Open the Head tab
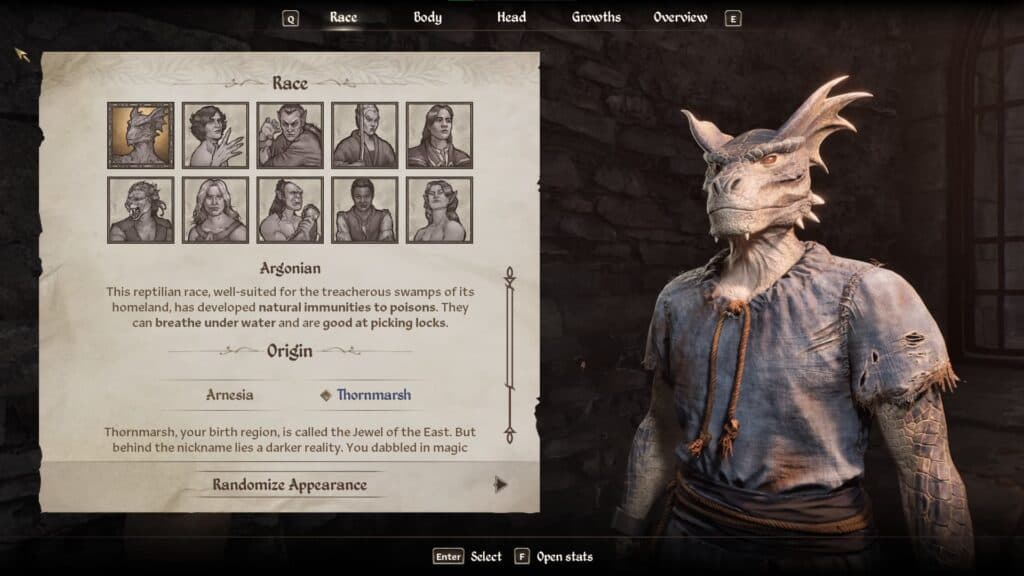This screenshot has height=576, width=1024. [512, 17]
